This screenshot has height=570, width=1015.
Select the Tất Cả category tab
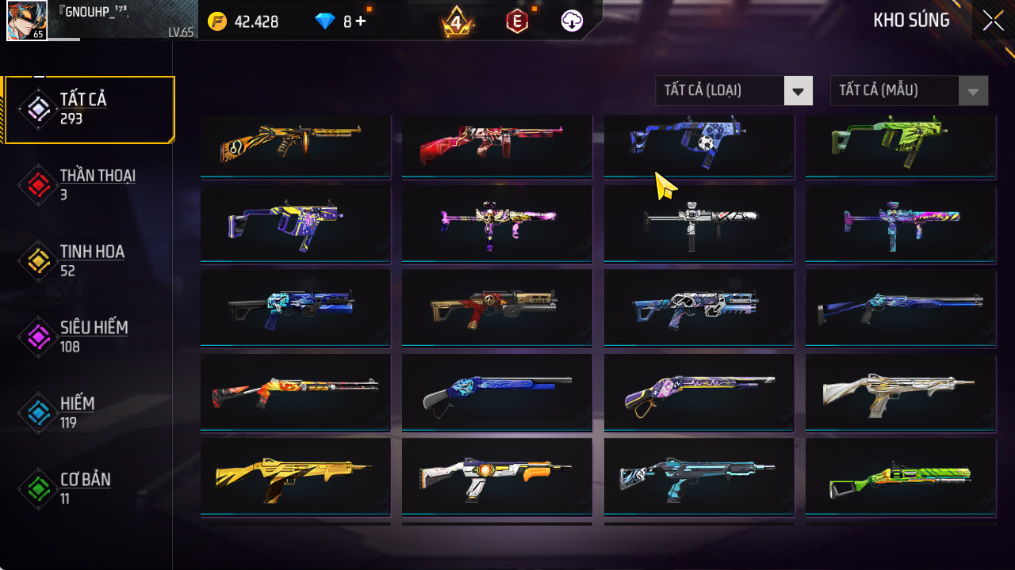pyautogui.click(x=88, y=109)
